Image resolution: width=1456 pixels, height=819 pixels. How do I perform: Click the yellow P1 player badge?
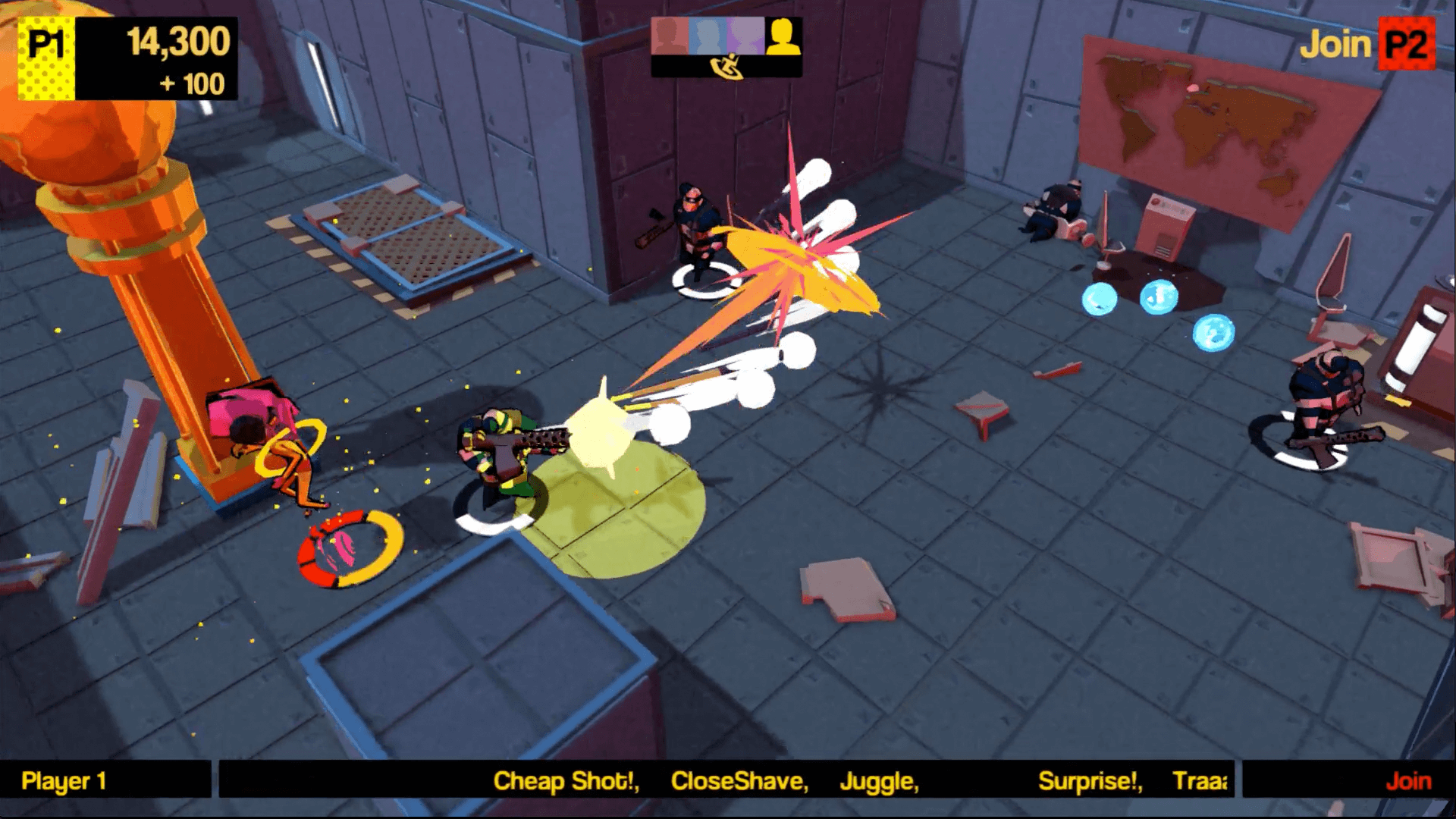pyautogui.click(x=46, y=58)
